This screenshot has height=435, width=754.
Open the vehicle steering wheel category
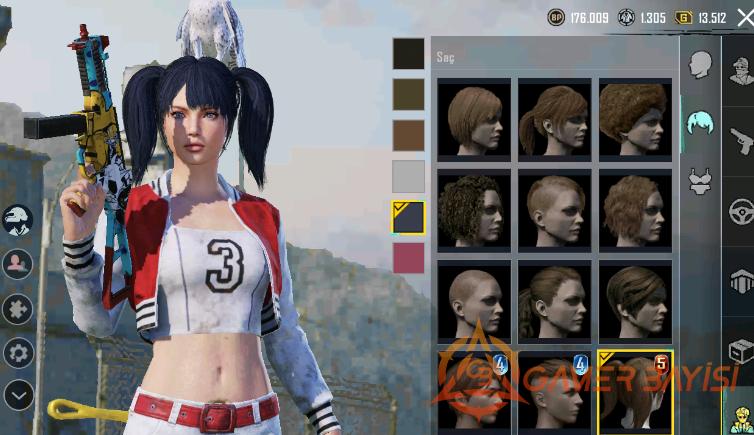[740, 212]
